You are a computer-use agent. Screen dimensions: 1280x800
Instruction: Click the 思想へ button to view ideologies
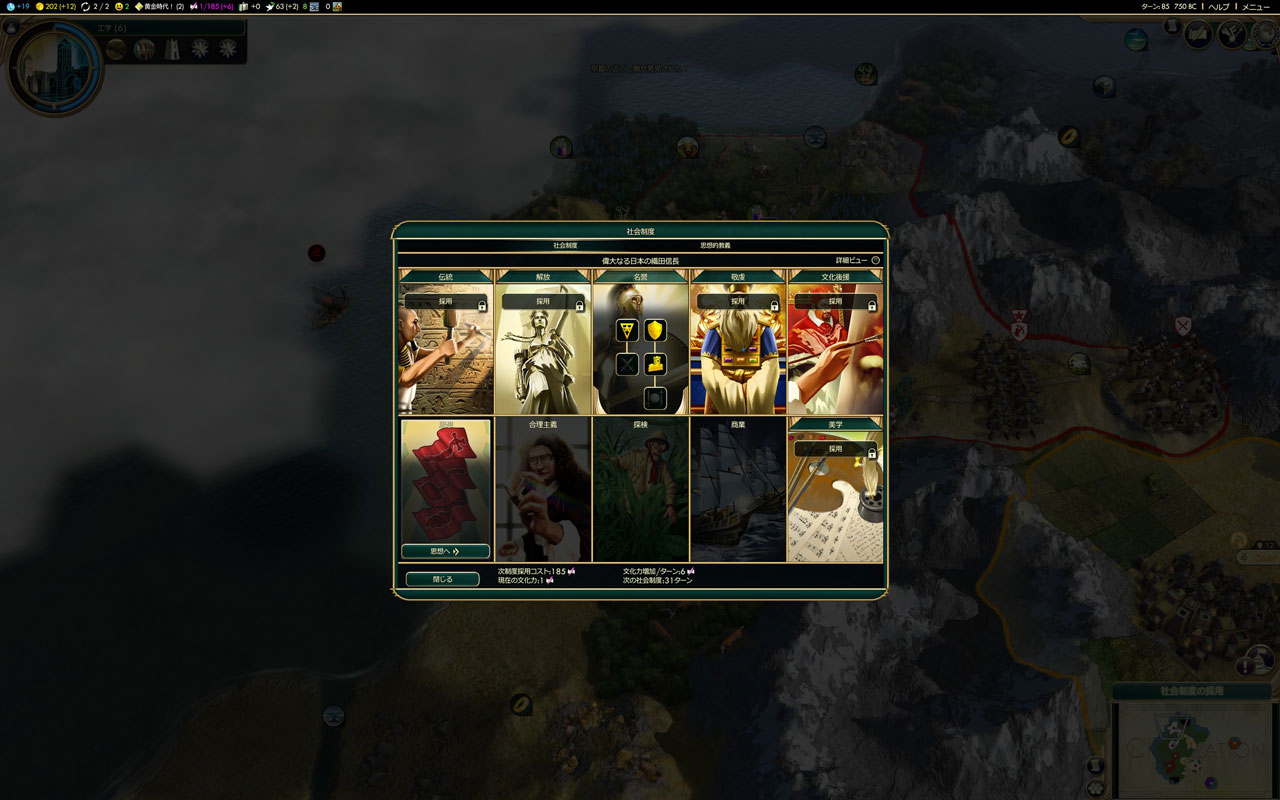(x=445, y=551)
